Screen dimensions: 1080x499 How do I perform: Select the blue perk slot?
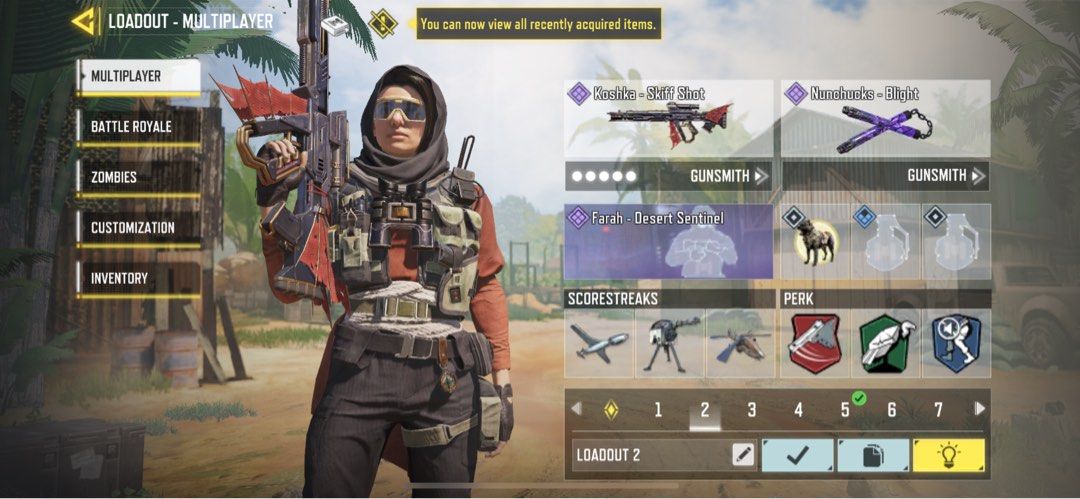(x=955, y=343)
